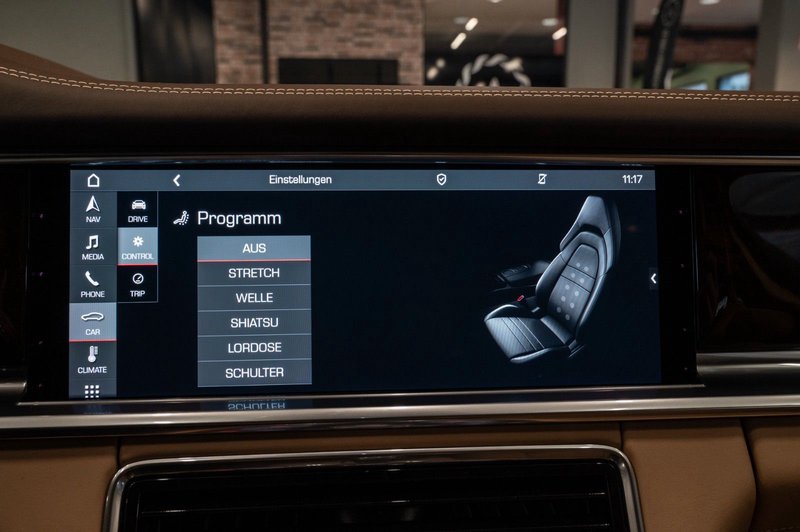Open the MEDIA menu
This screenshot has width=800, height=532.
93,247
